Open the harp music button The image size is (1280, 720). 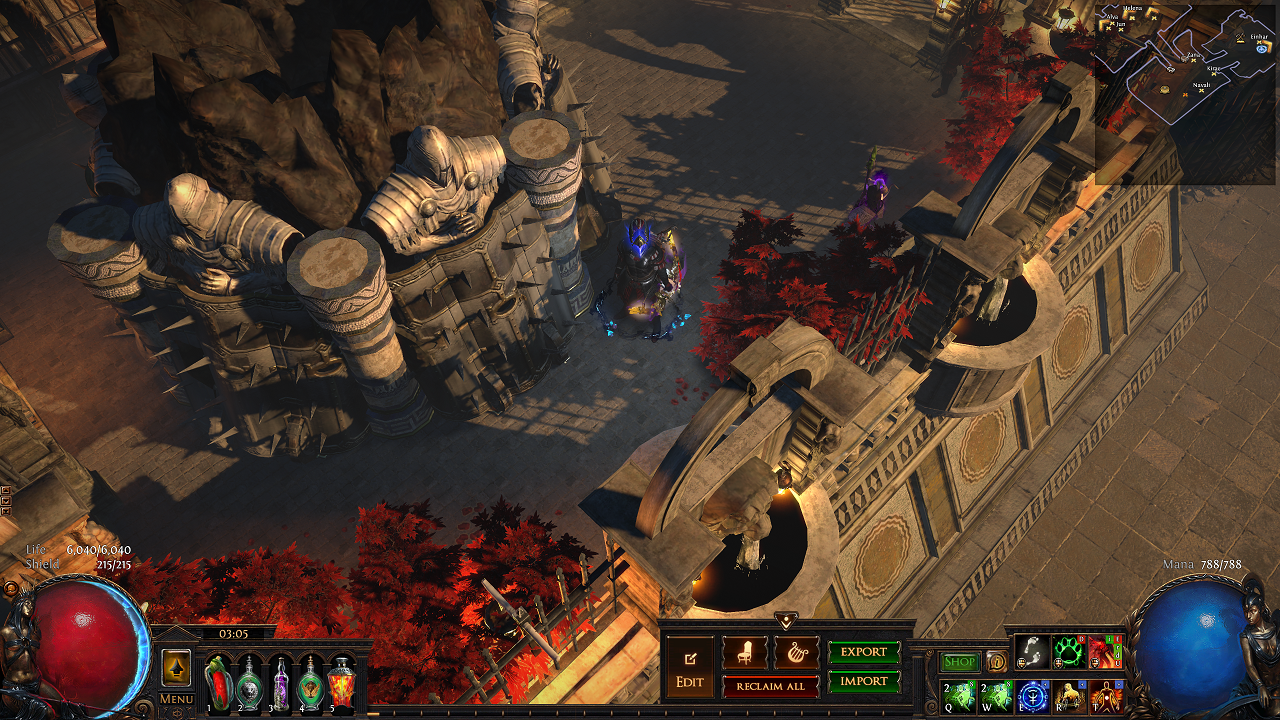coord(796,653)
